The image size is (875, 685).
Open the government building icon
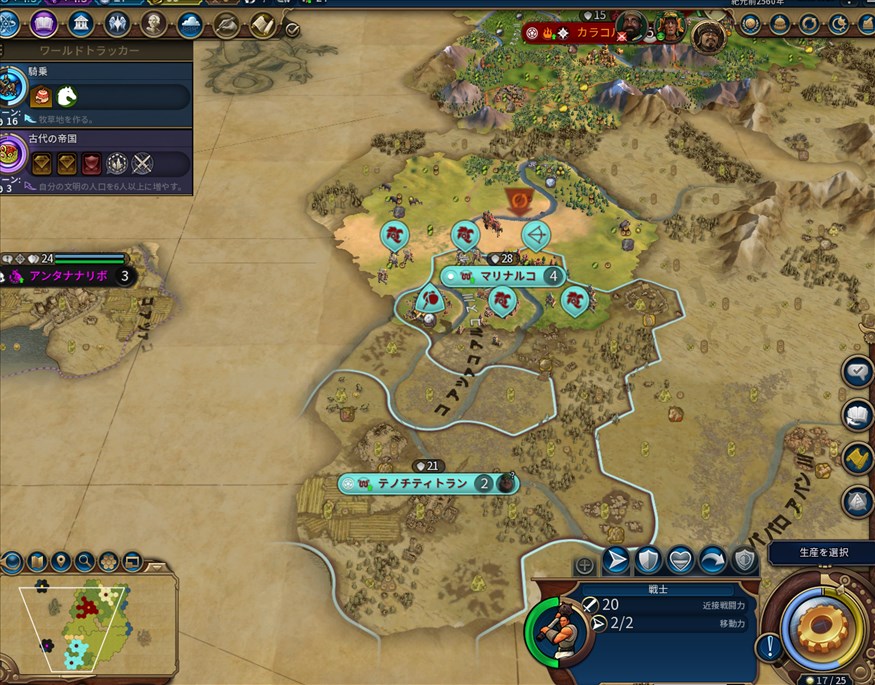[x=81, y=23]
